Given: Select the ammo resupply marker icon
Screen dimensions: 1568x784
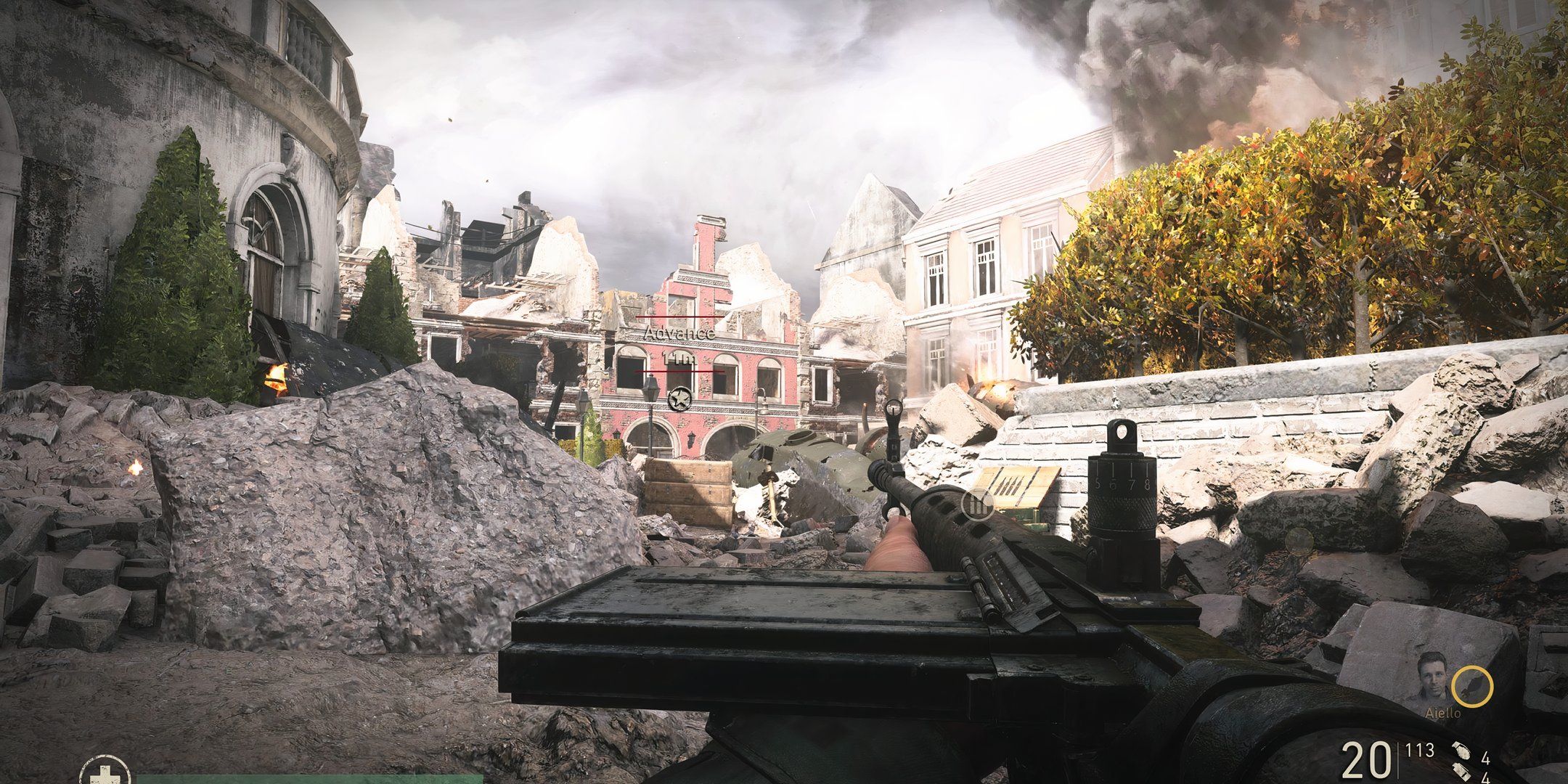Looking at the screenshot, I should [x=978, y=505].
